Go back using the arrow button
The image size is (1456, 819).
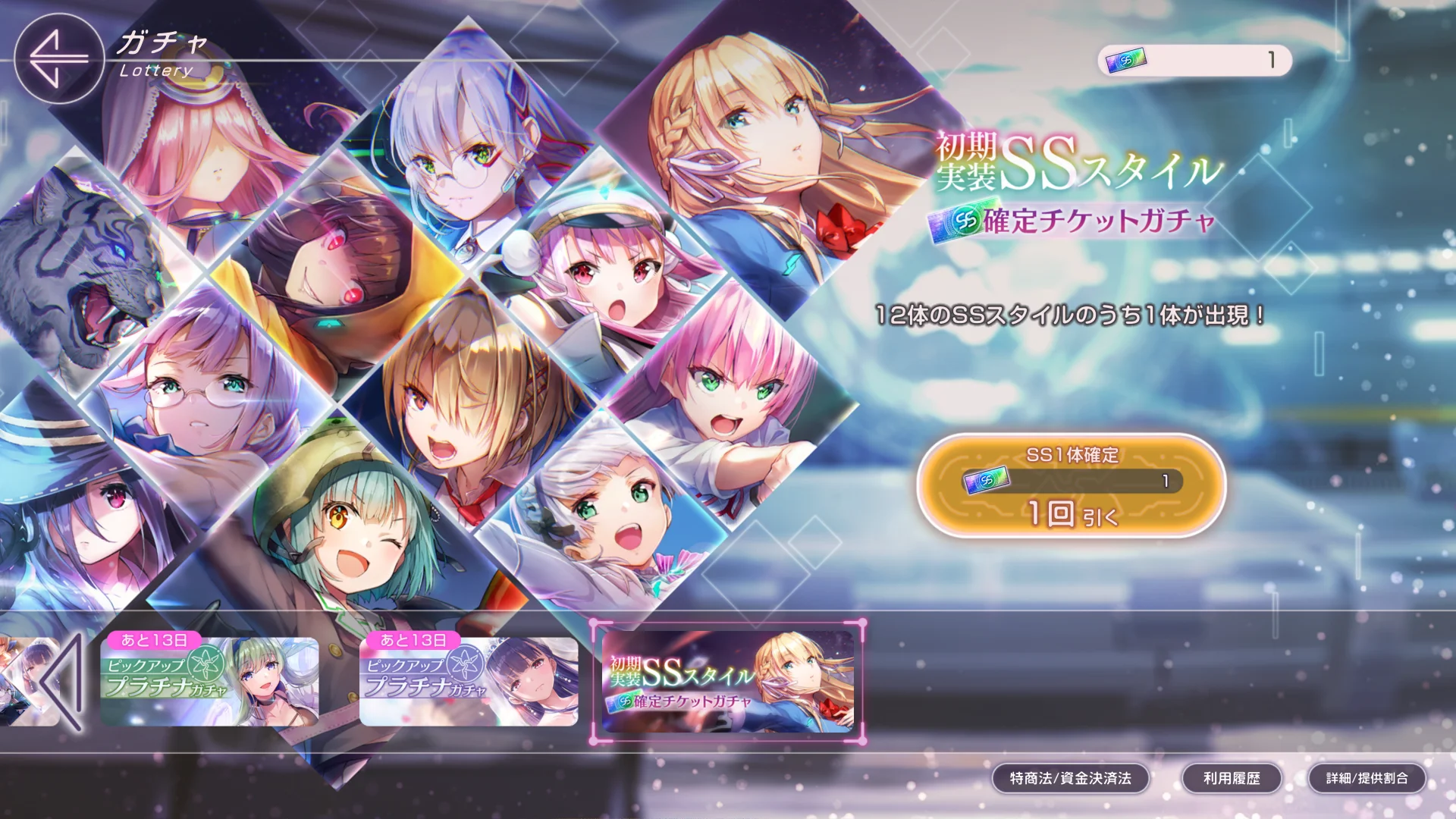58,58
